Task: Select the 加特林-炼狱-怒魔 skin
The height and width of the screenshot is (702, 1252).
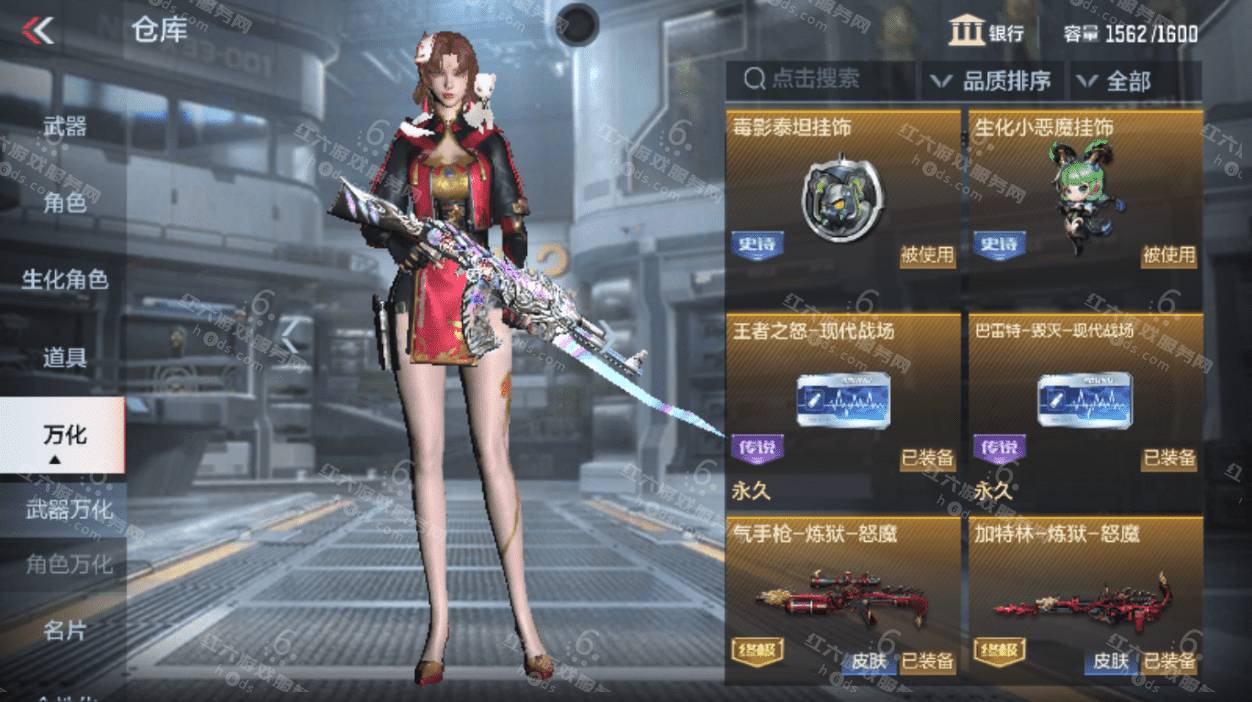Action: pos(1084,600)
